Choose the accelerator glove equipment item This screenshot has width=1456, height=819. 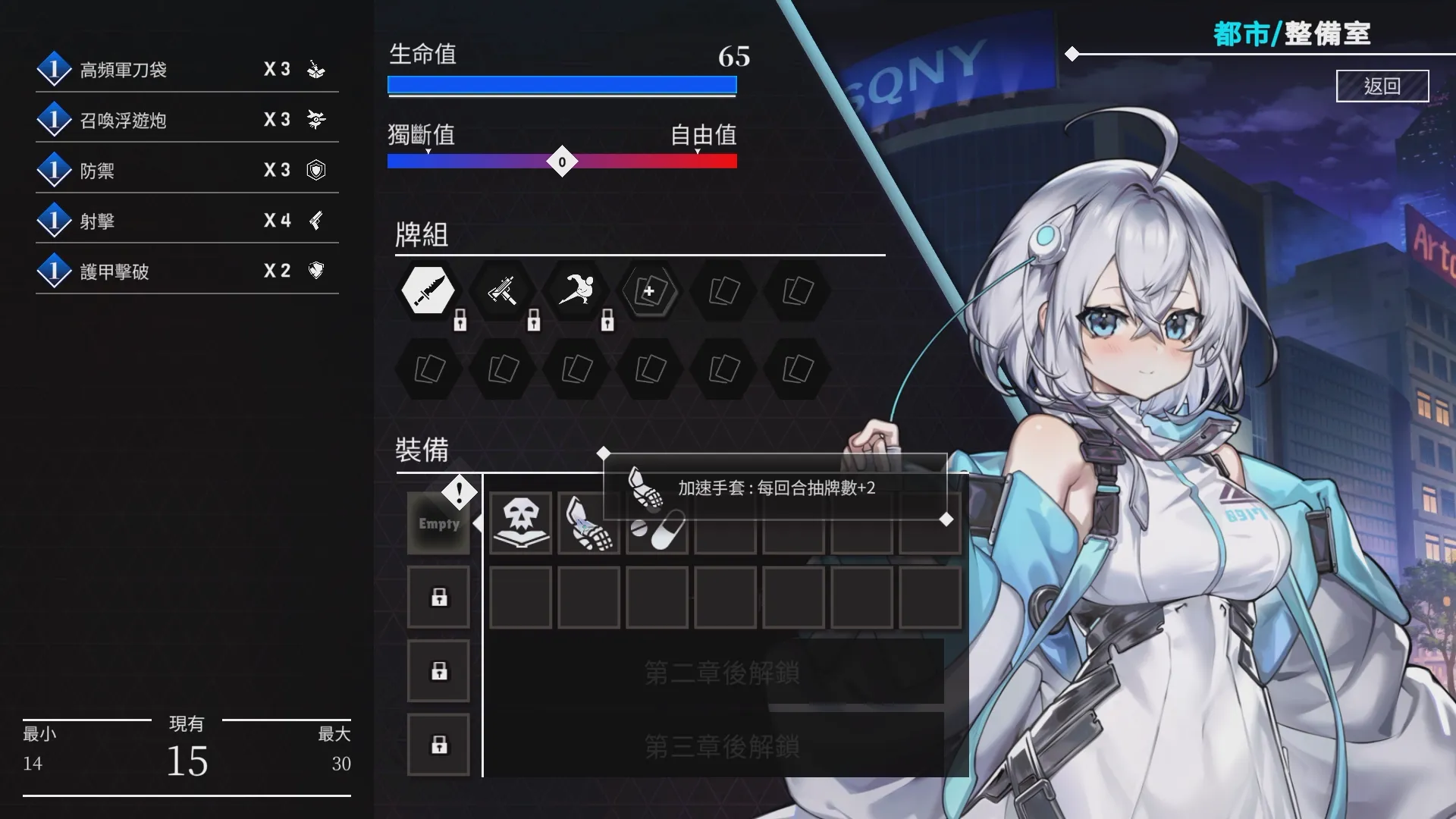tap(588, 523)
